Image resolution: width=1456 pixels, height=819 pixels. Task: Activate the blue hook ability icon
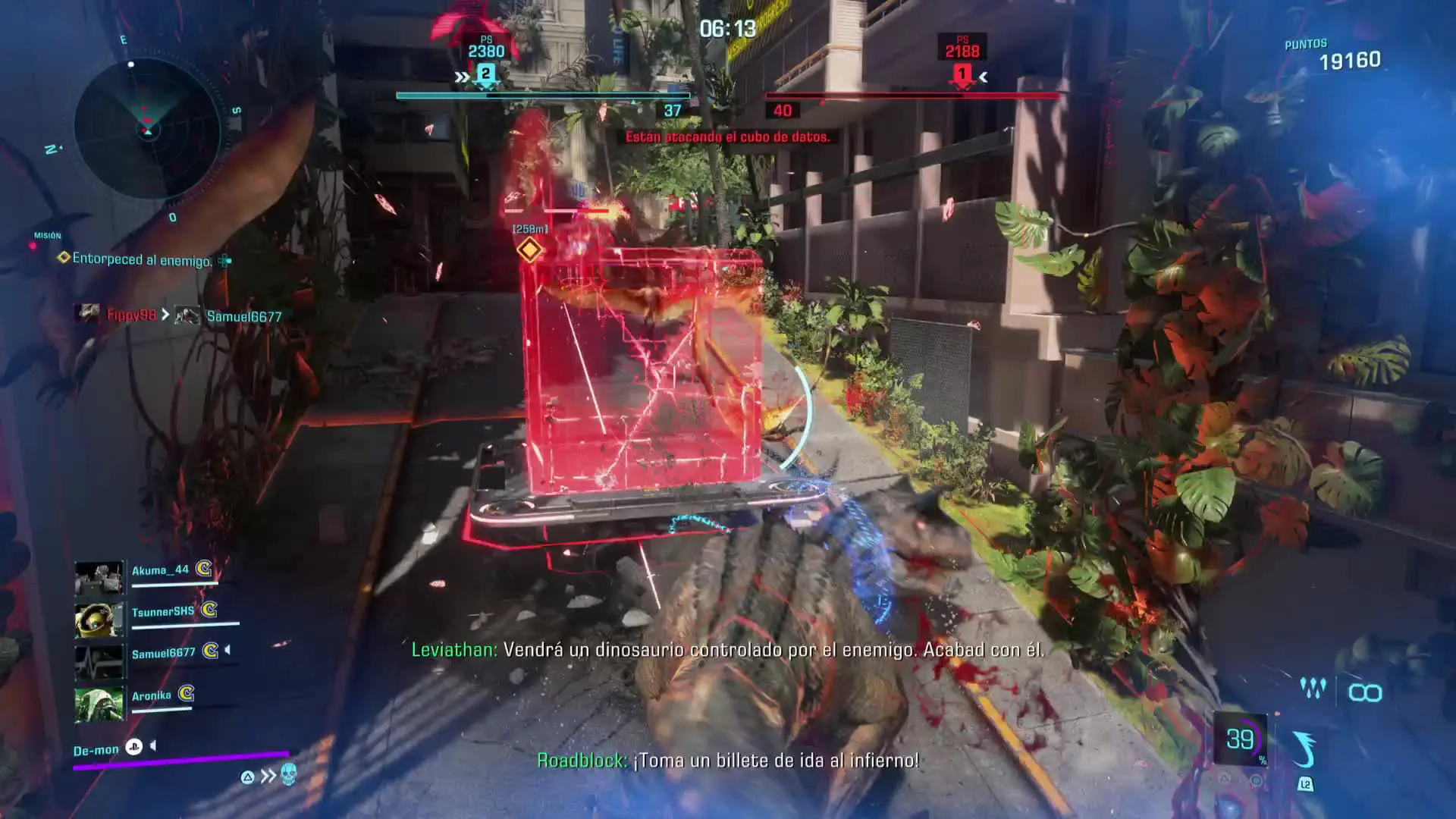click(x=1304, y=749)
